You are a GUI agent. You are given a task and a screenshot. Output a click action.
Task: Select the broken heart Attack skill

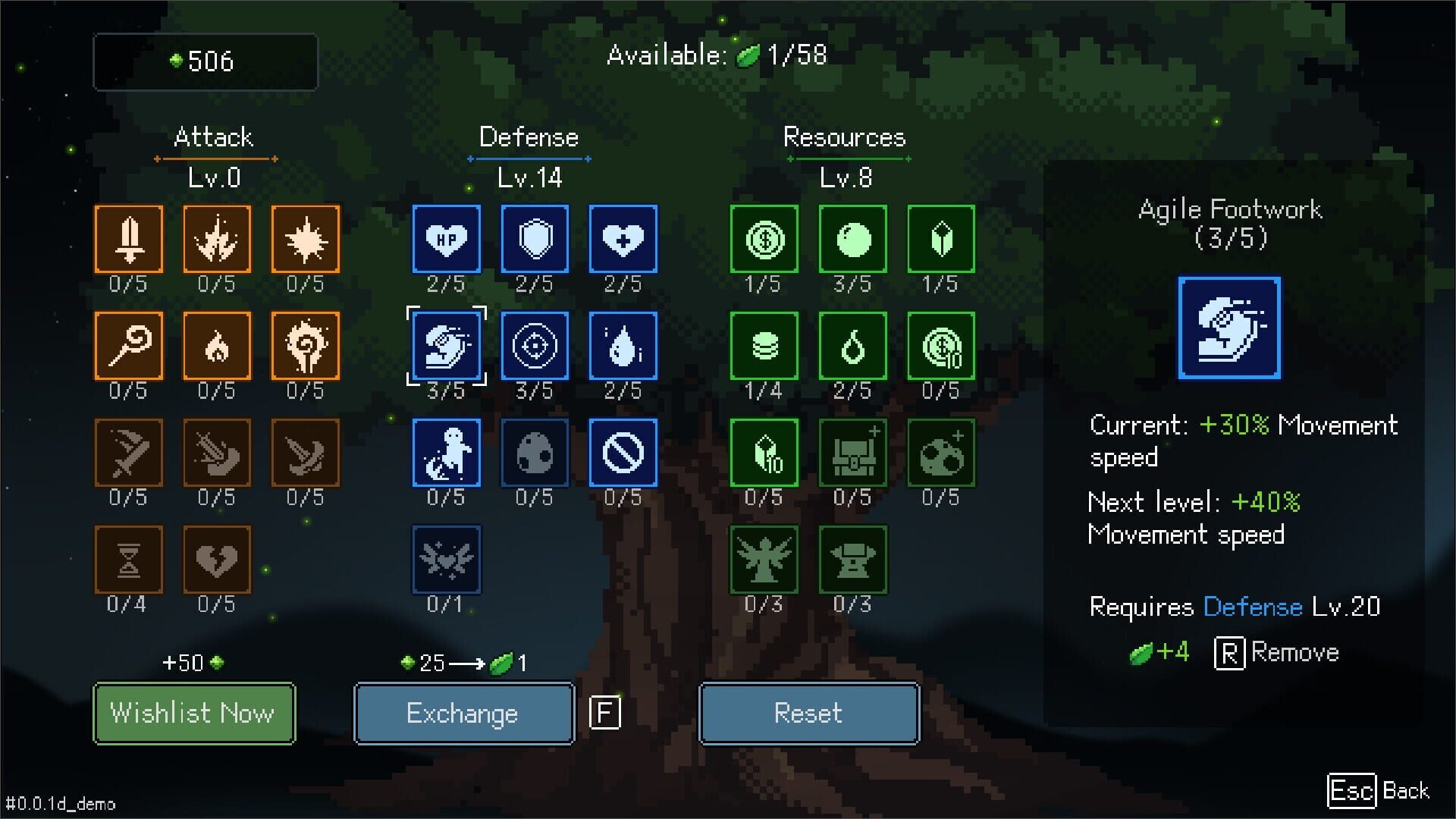(217, 559)
